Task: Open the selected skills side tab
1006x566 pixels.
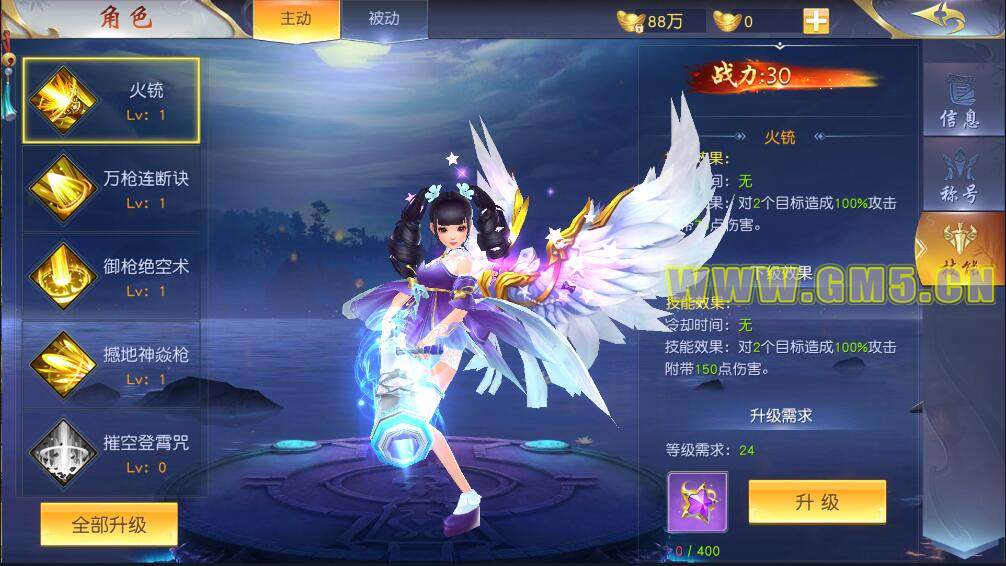Action: pos(960,251)
